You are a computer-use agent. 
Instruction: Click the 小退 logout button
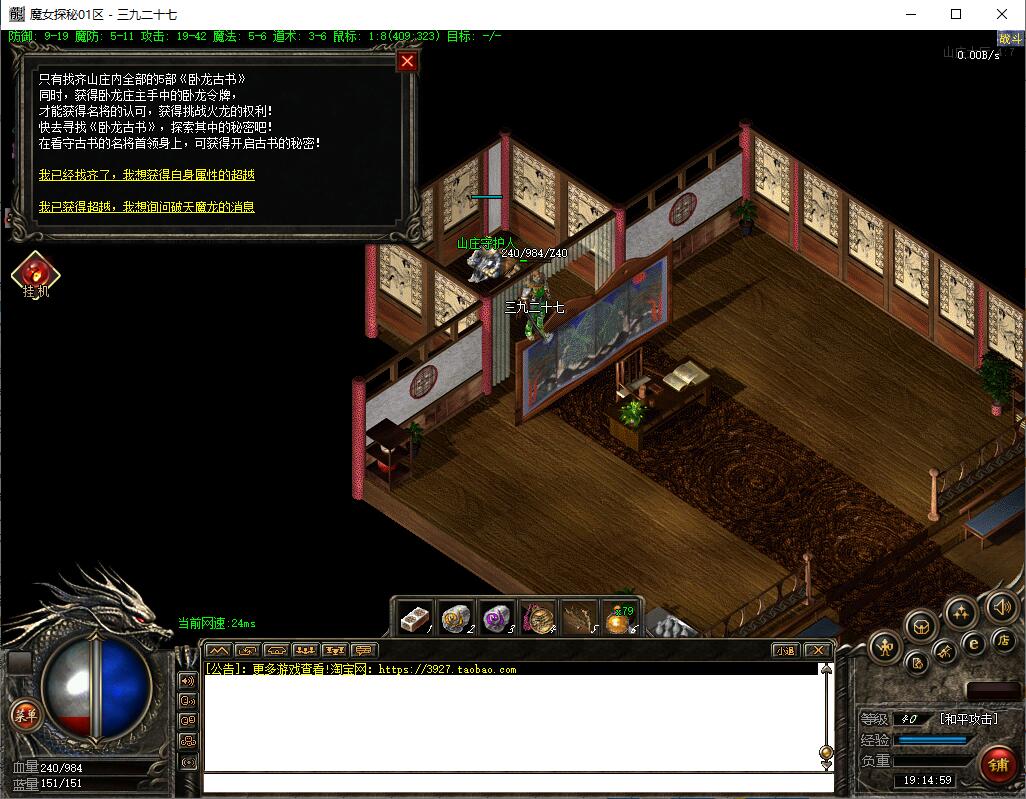(x=786, y=650)
